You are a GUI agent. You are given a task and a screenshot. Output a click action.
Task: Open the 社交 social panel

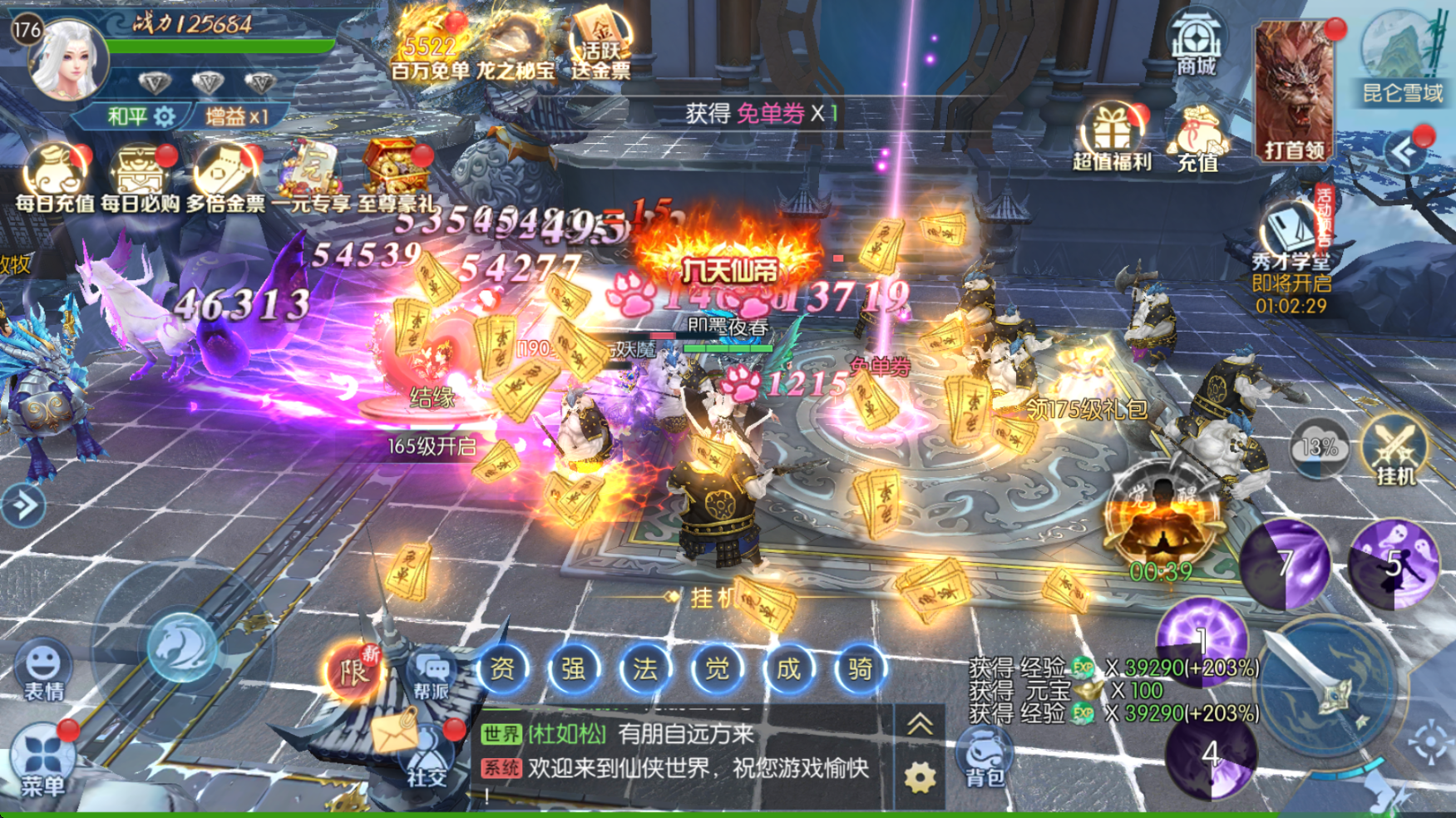pos(427,758)
